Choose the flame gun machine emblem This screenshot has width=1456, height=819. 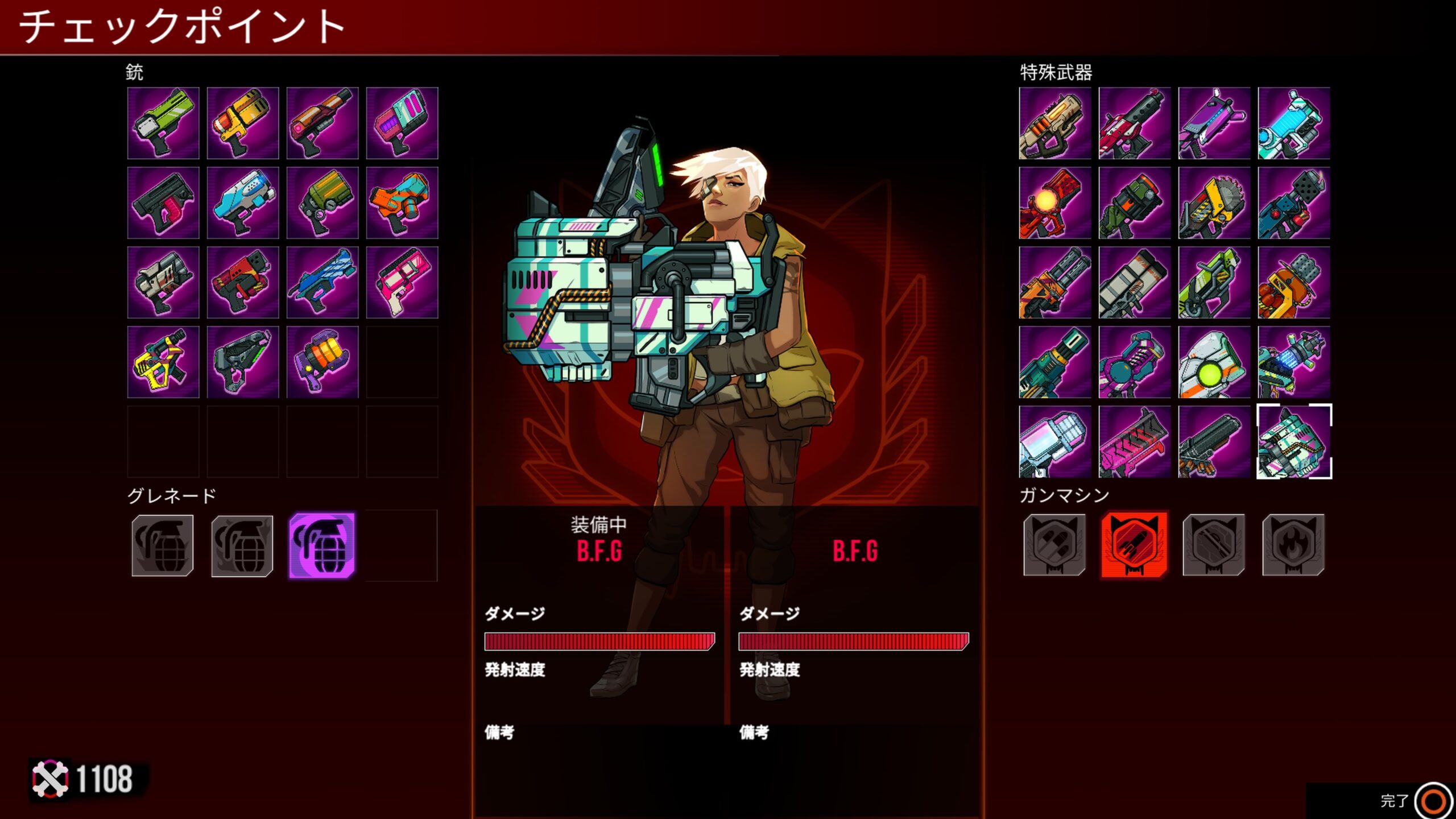[1293, 545]
